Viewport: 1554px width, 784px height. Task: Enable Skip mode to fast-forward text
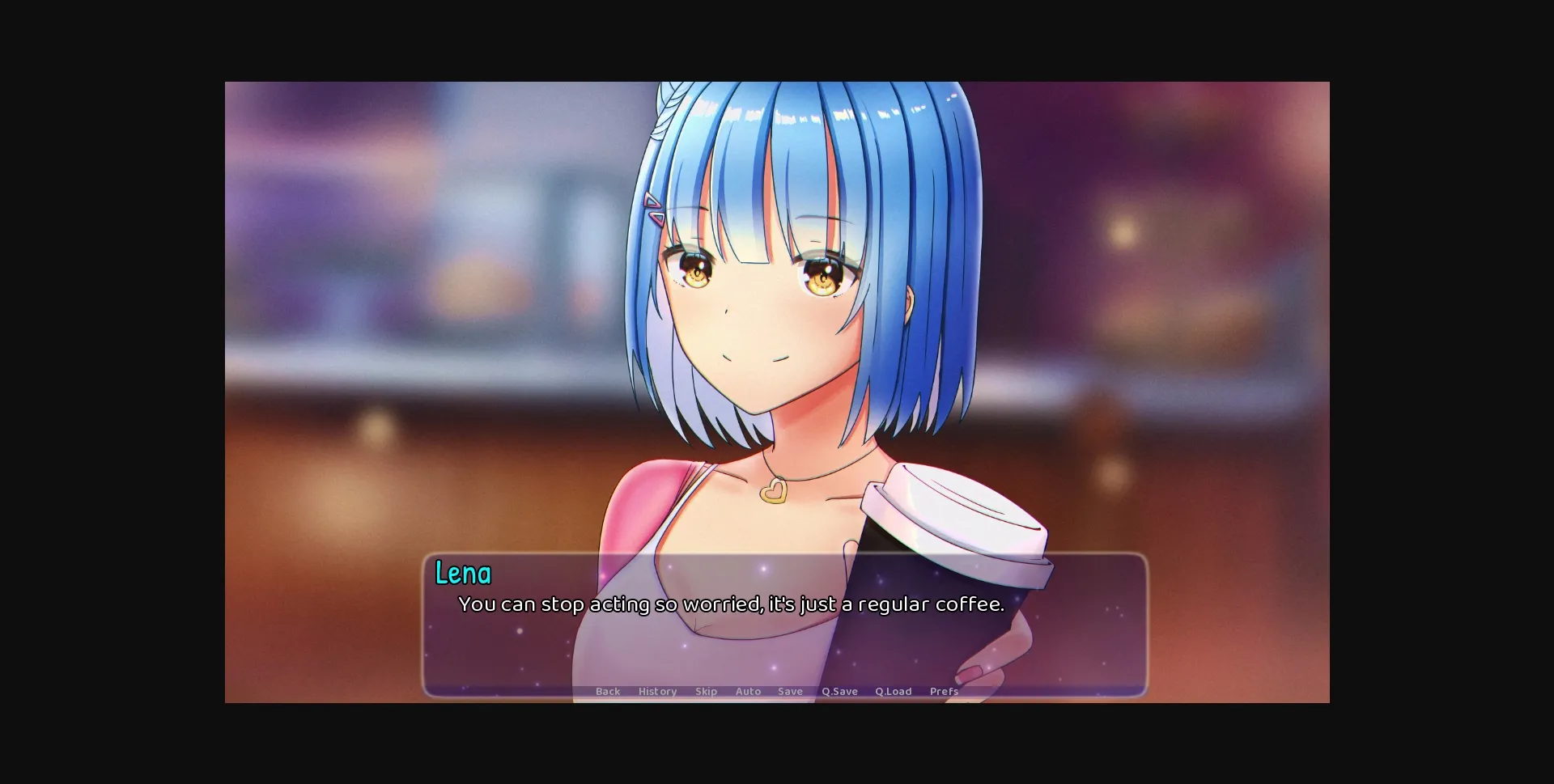706,691
